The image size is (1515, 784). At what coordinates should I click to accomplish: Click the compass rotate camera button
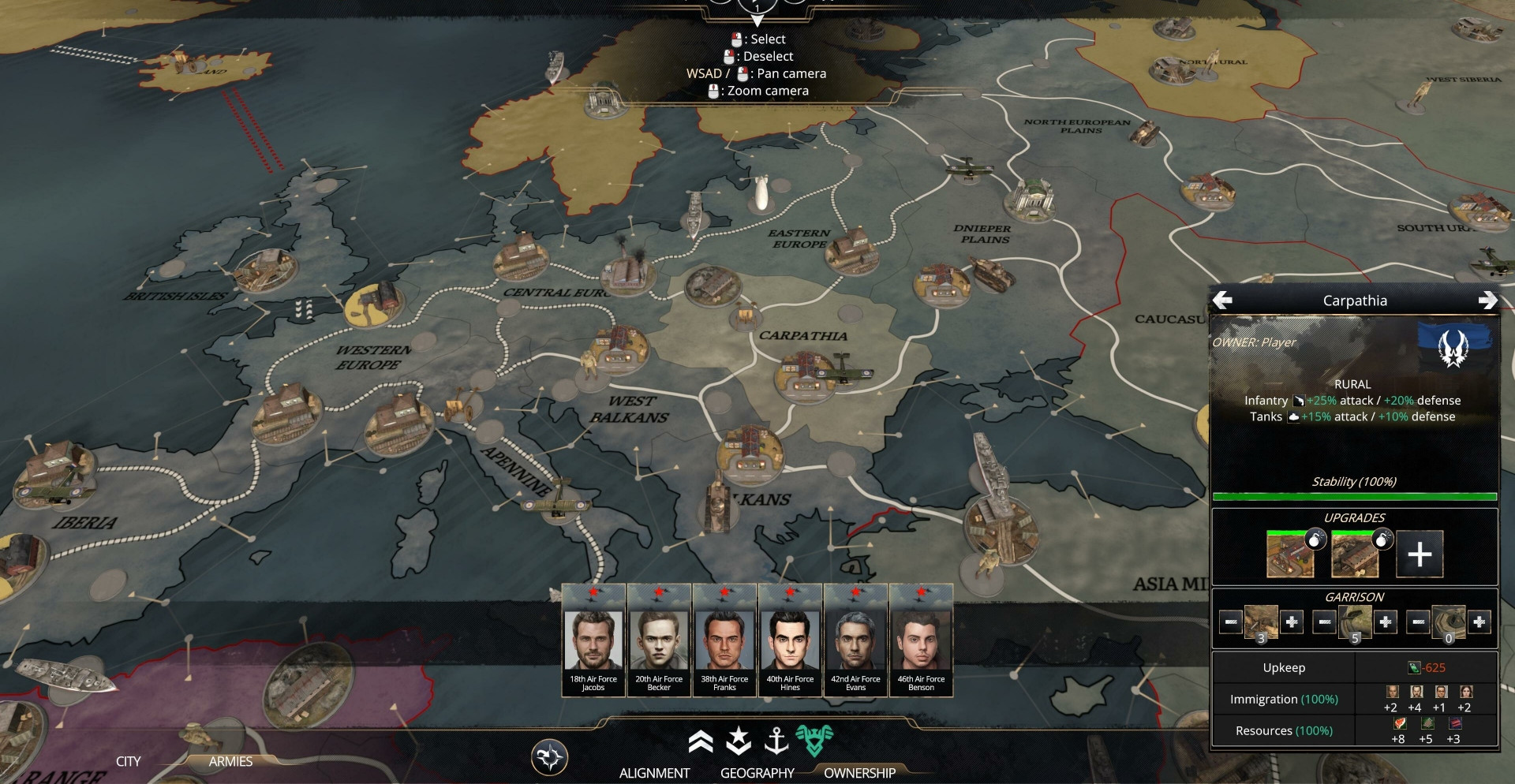click(x=549, y=757)
